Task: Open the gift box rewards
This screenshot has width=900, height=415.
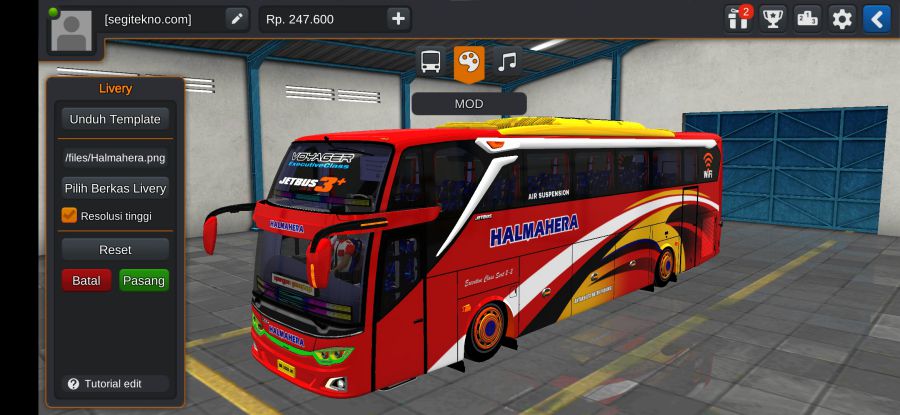Action: [739, 19]
